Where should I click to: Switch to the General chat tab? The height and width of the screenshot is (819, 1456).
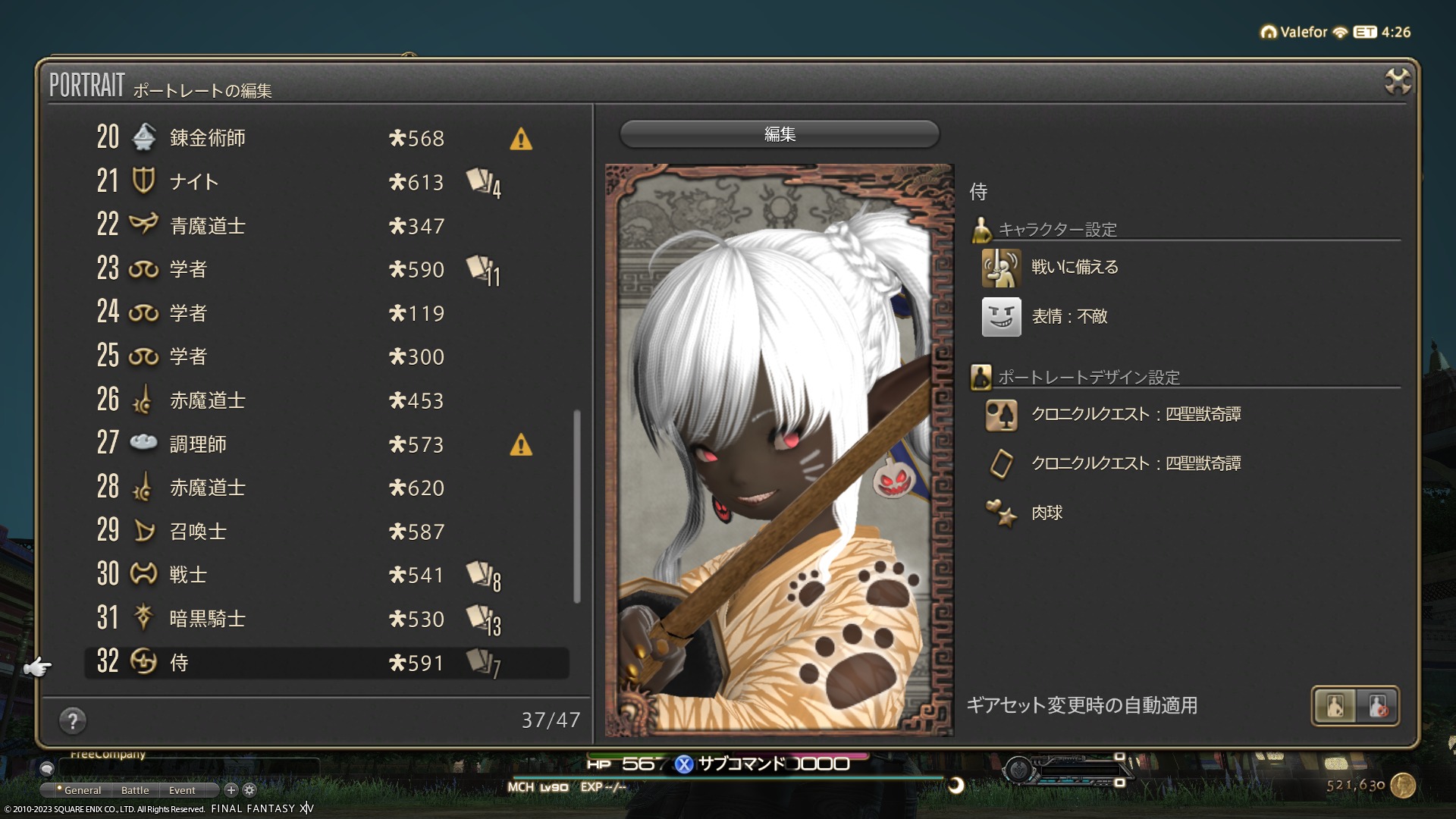[x=82, y=790]
